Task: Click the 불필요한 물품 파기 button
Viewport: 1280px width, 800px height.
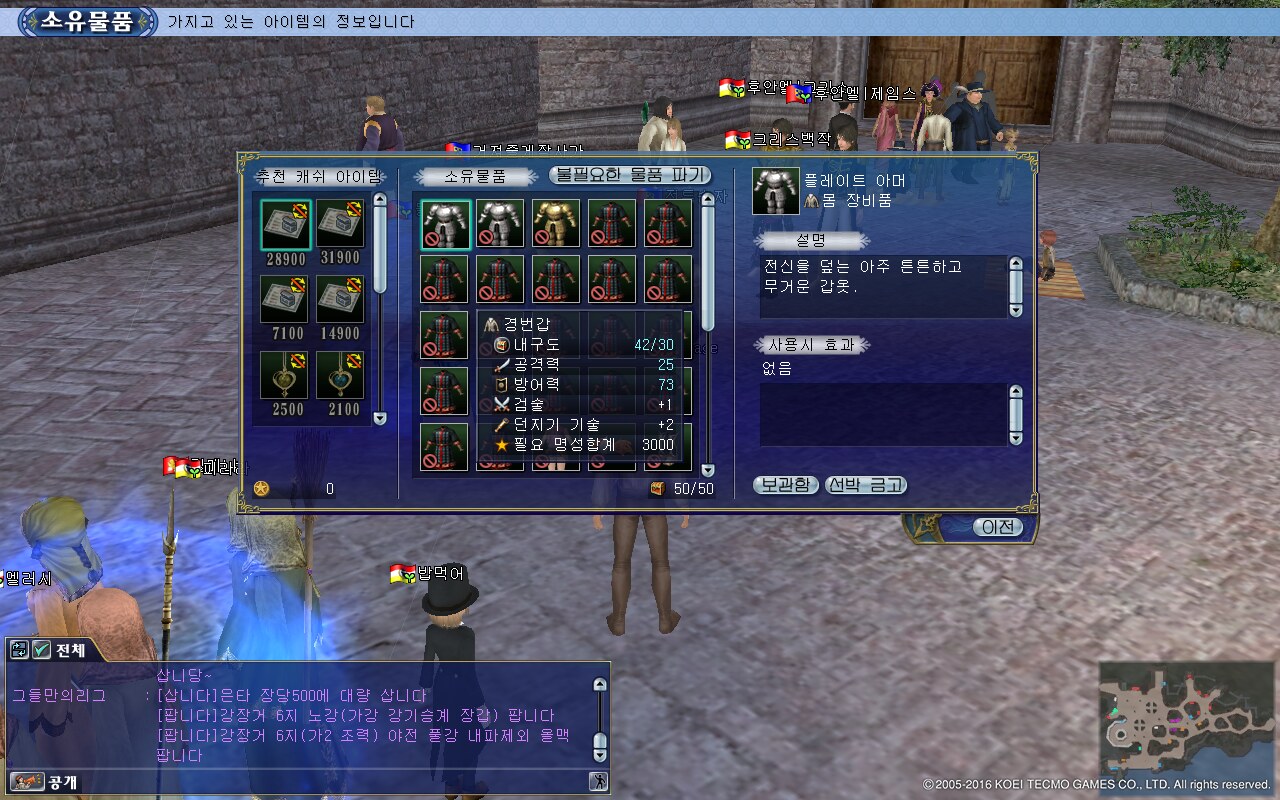Action: [x=630, y=175]
